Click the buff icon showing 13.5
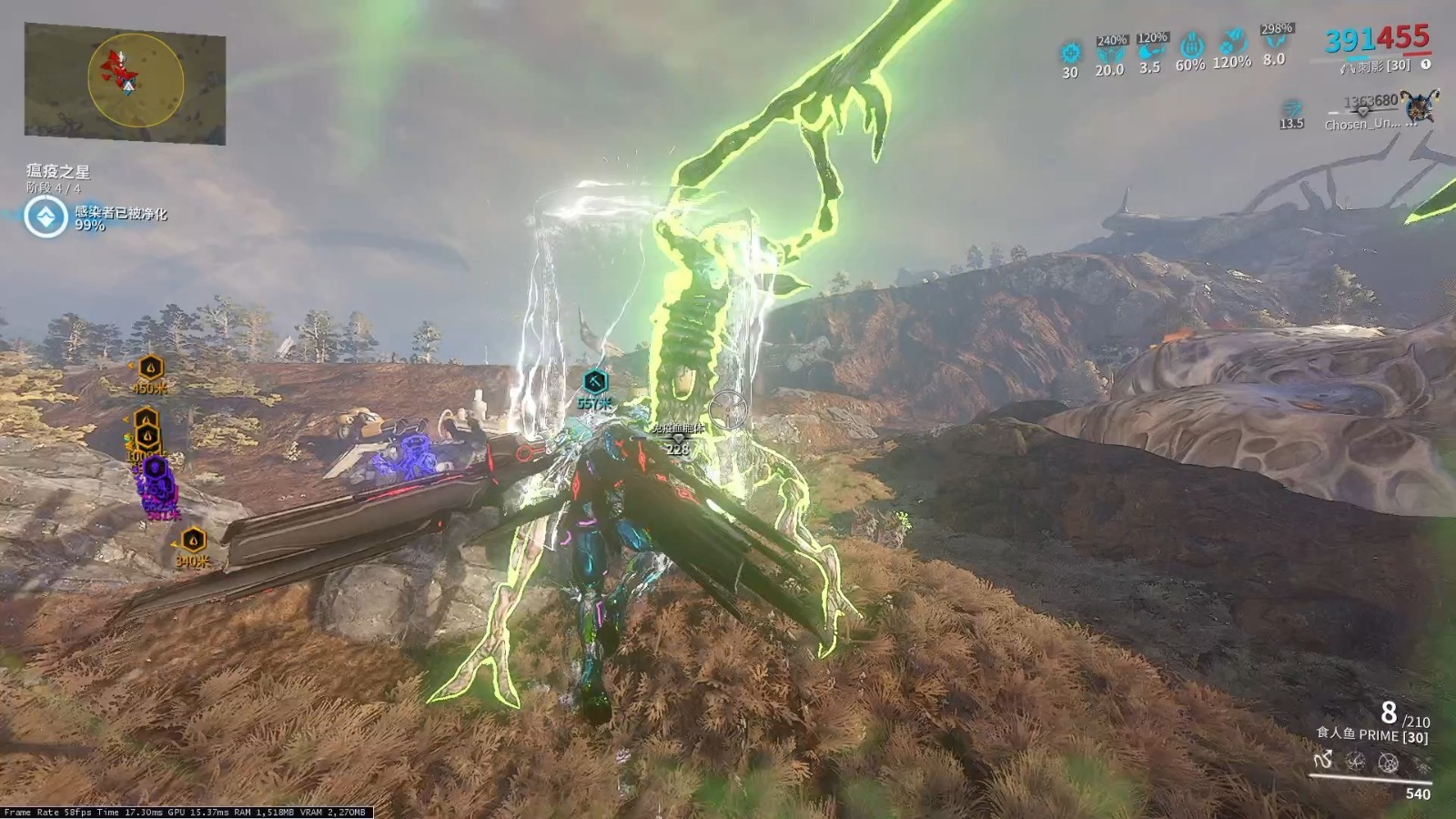The image size is (1456, 819). point(1291,109)
